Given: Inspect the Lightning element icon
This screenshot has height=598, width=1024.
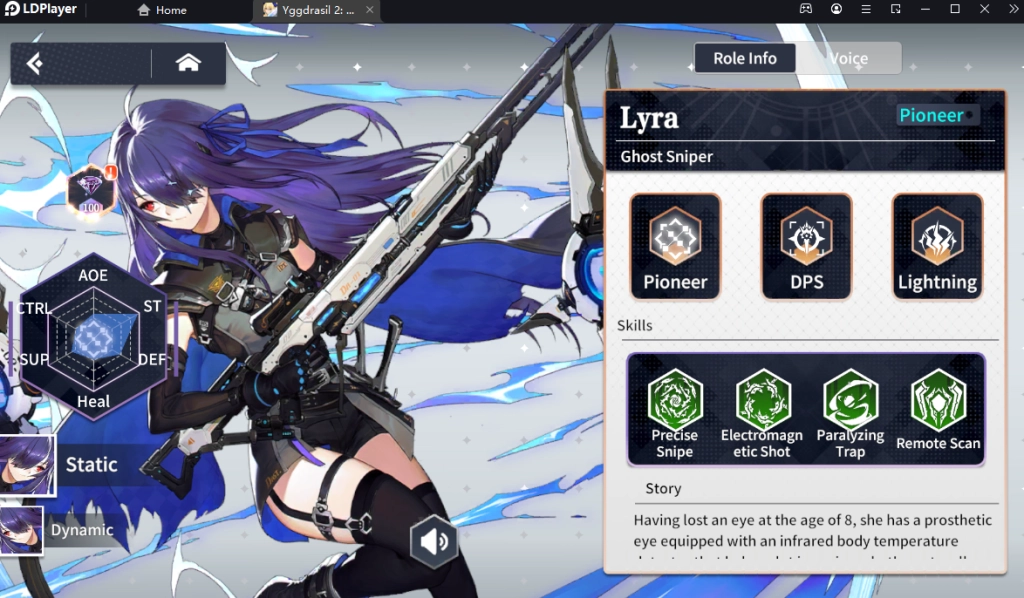Looking at the screenshot, I should (x=937, y=246).
